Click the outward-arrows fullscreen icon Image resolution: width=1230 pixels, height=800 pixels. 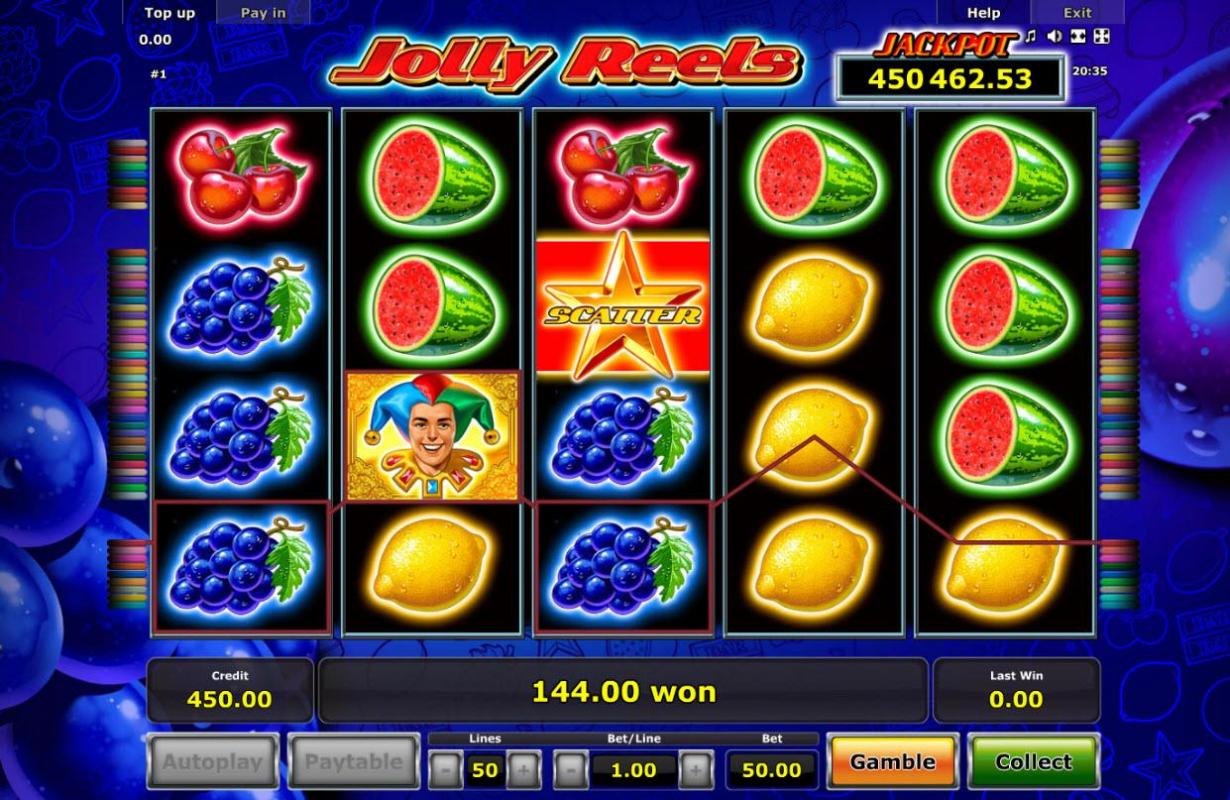point(1100,37)
